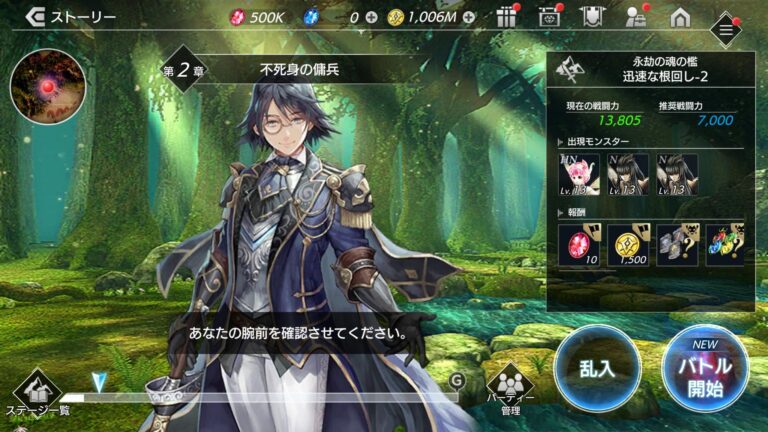
Task: Click the blue marker on the stage progress bar
Action: pyautogui.click(x=98, y=382)
